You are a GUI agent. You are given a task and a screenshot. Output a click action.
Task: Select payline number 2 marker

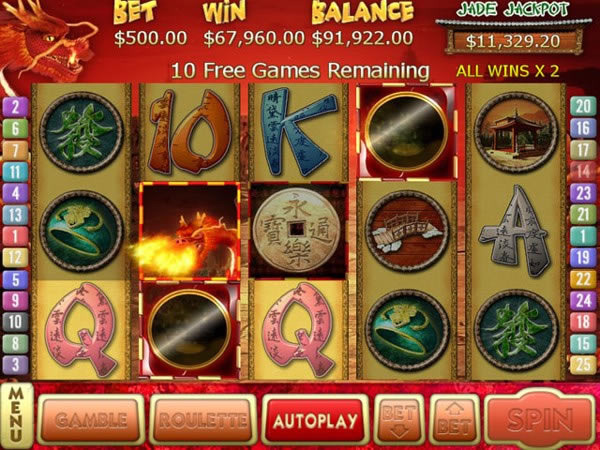[16, 106]
